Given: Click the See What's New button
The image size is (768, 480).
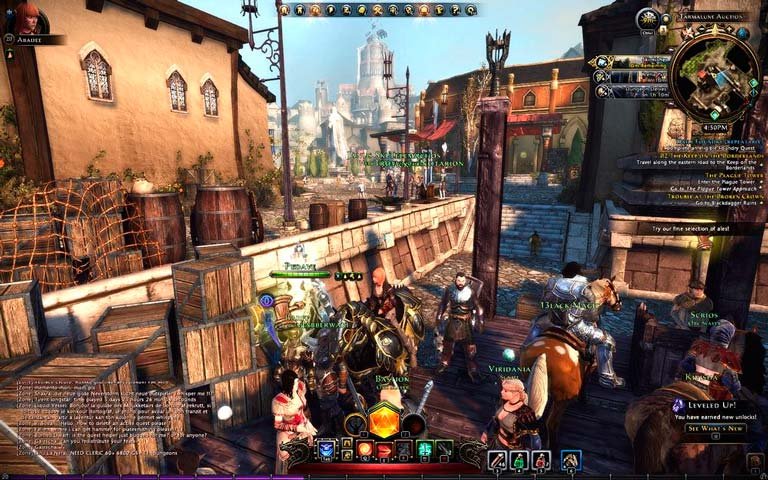Looking at the screenshot, I should pyautogui.click(x=715, y=428).
